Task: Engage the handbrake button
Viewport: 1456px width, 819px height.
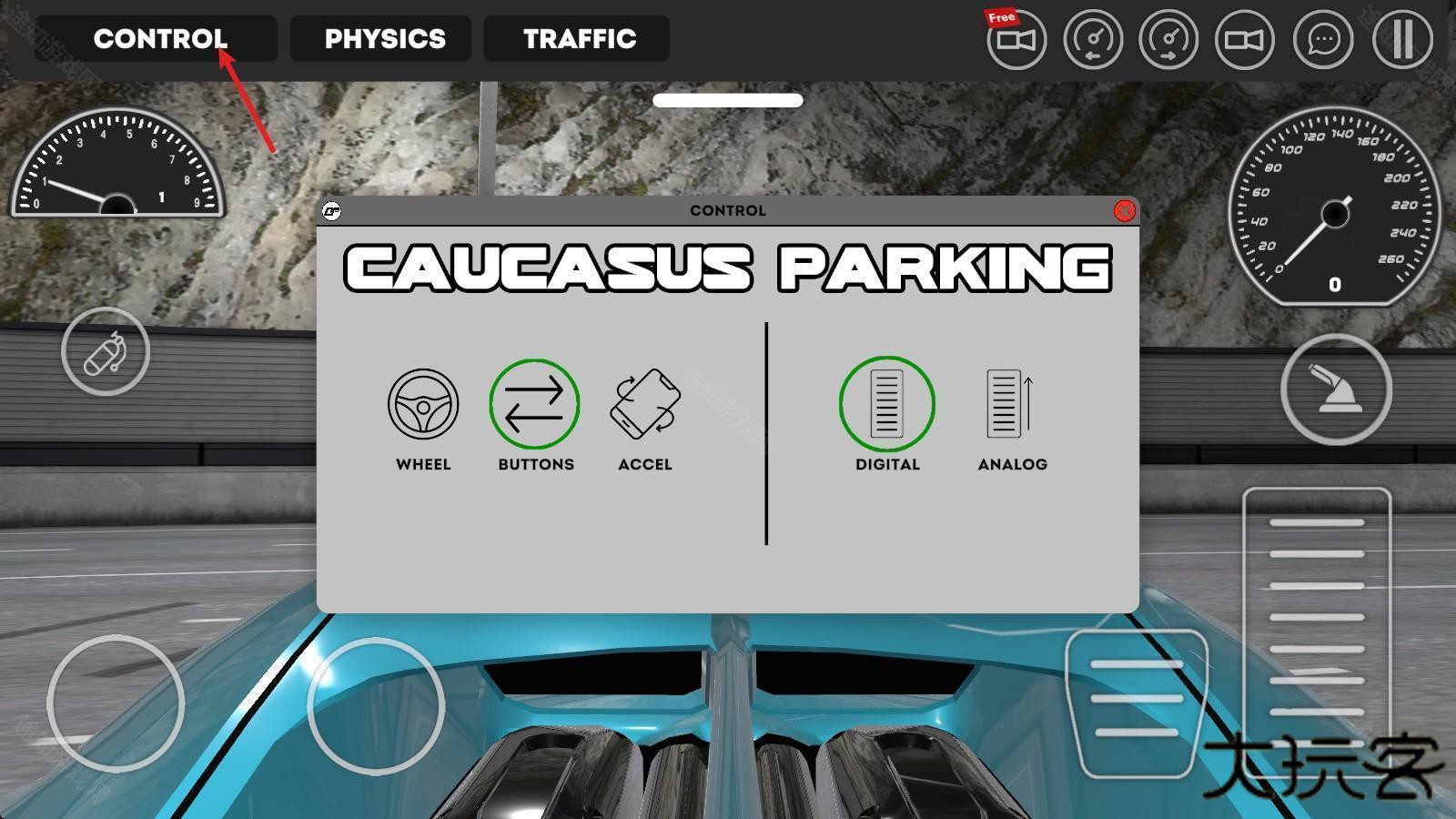Action: (x=1335, y=389)
